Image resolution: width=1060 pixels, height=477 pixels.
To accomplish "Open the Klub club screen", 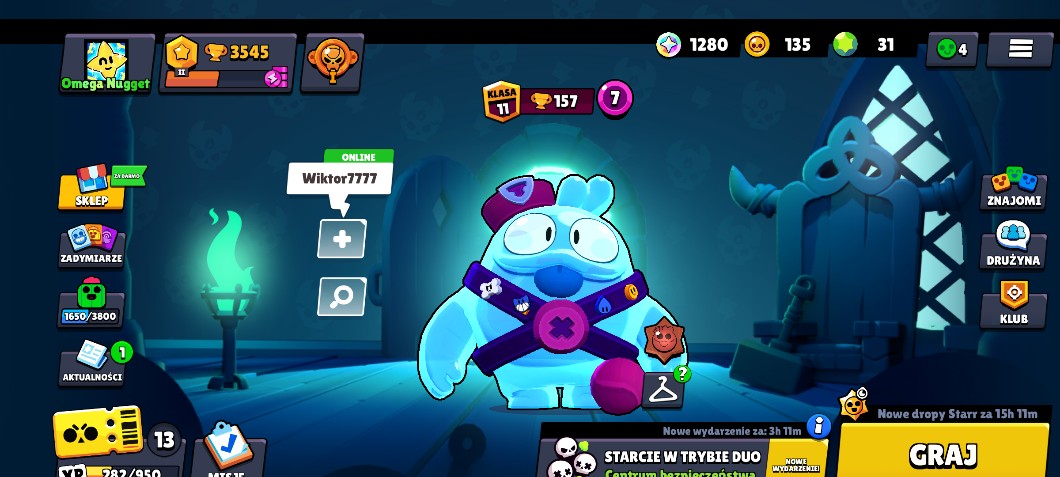I will 1013,303.
